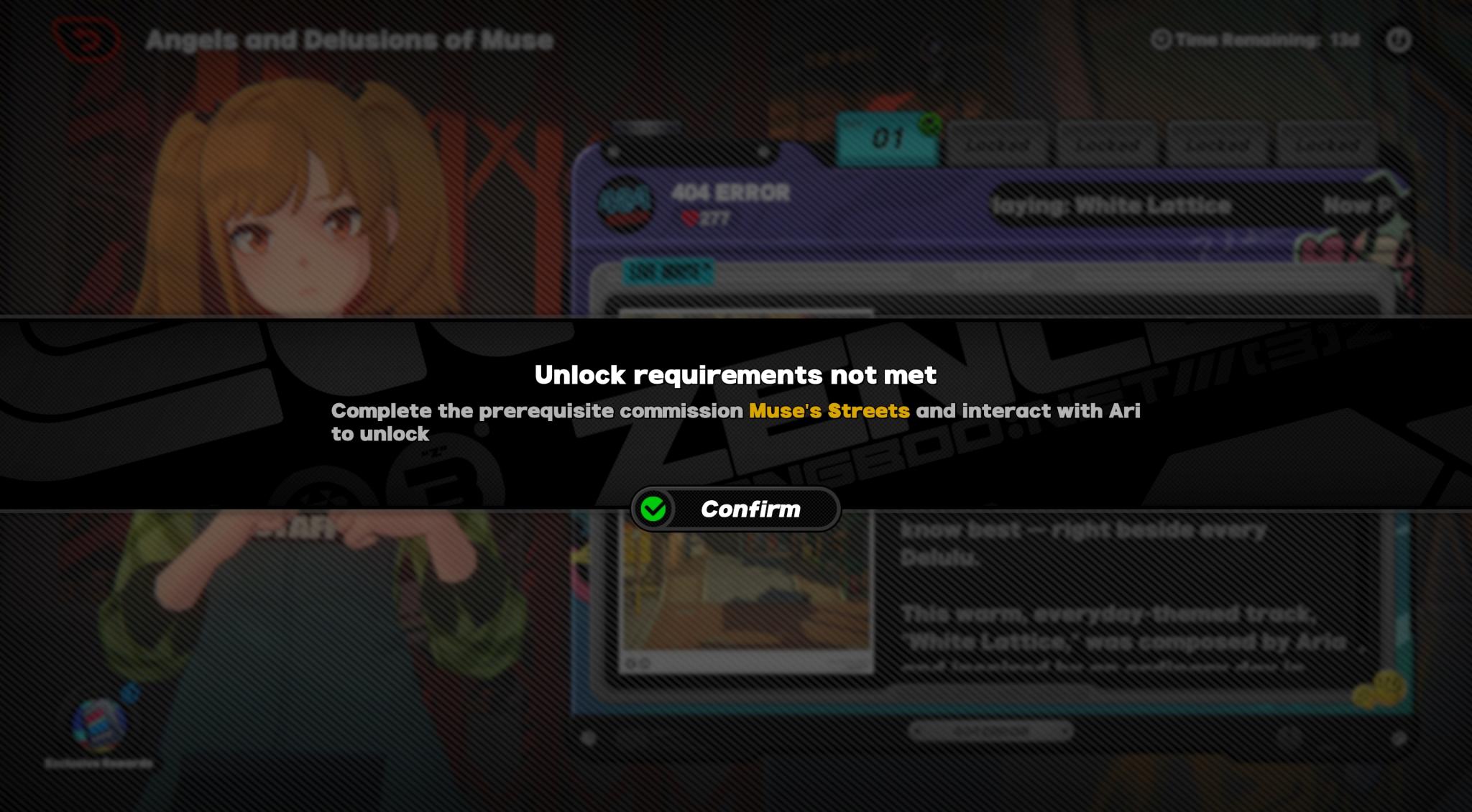Image resolution: width=1472 pixels, height=812 pixels.
Task: Confirm the unlock requirements message
Action: point(735,509)
